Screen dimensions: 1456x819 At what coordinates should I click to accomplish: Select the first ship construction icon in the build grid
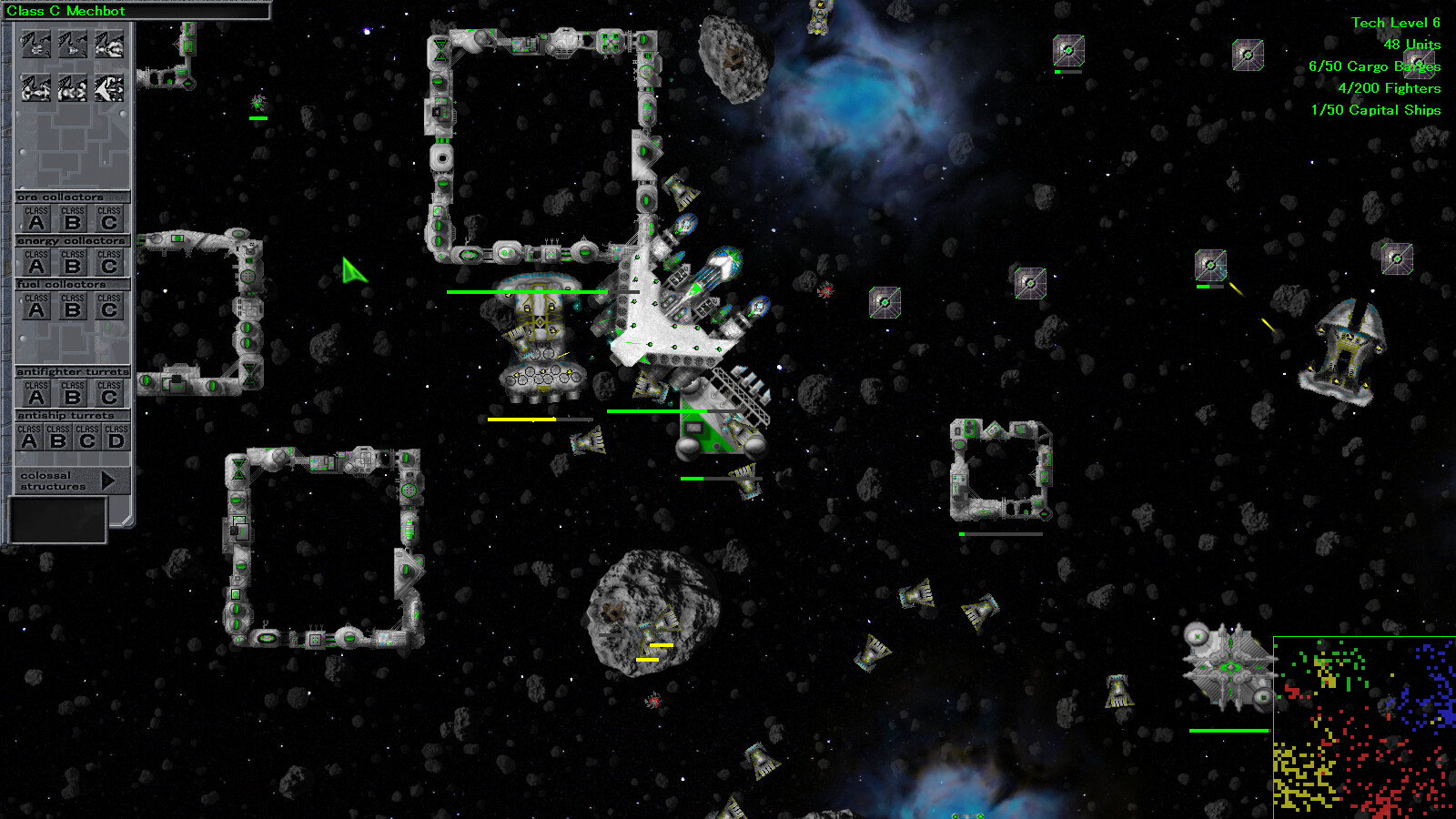35,42
